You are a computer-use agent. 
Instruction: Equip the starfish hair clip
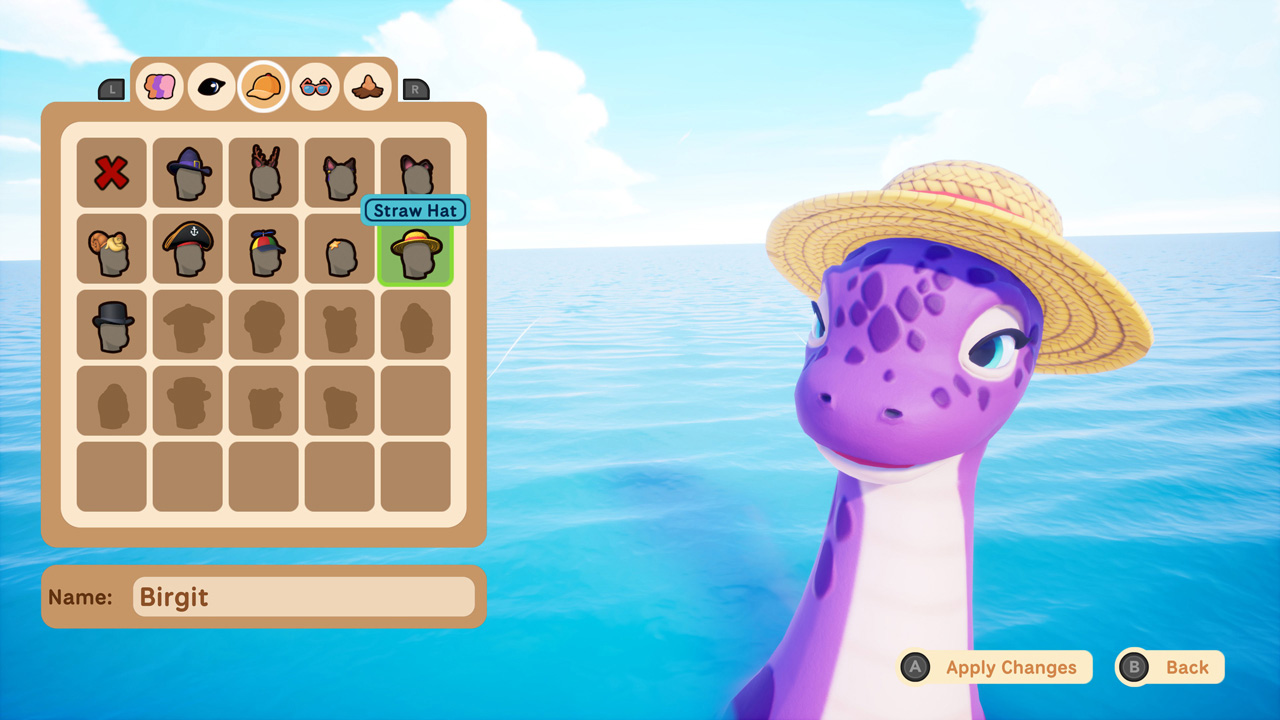(339, 248)
